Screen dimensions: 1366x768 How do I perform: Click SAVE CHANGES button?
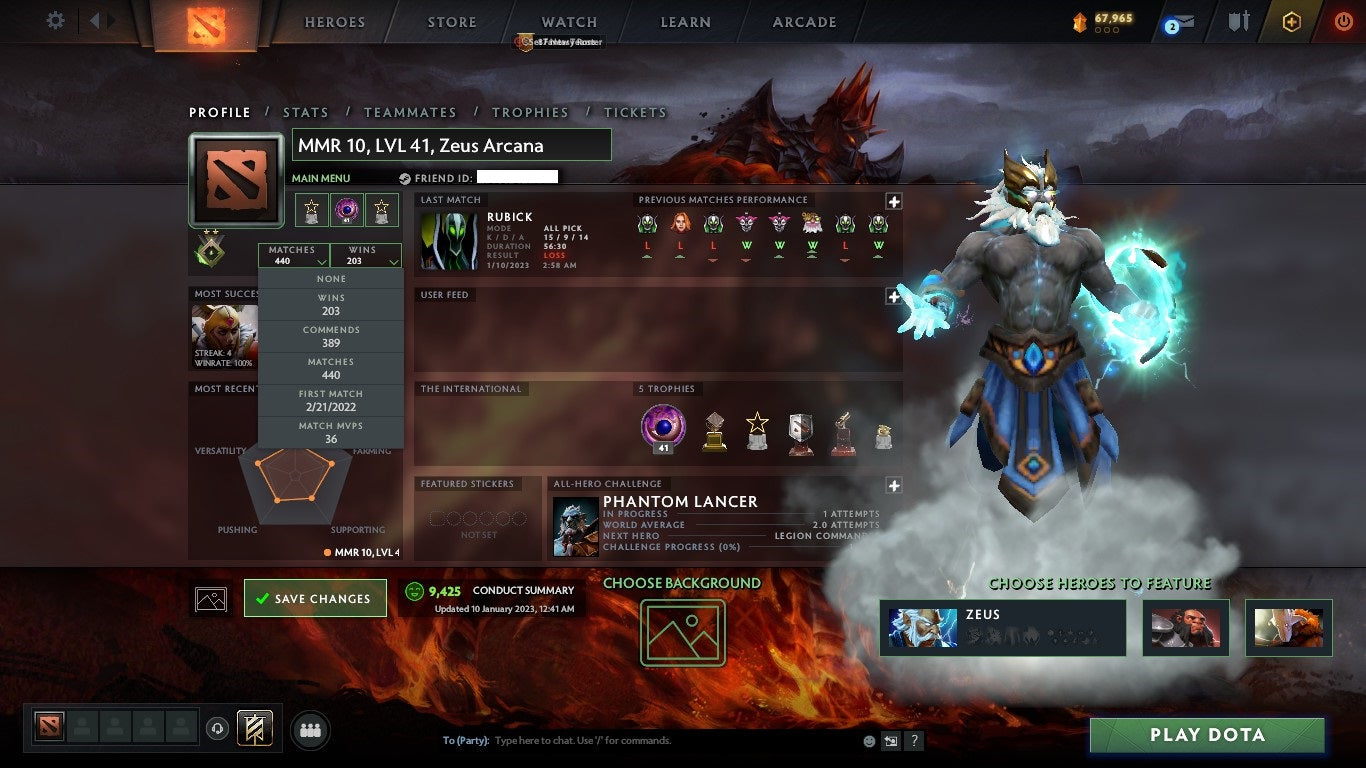click(x=315, y=597)
